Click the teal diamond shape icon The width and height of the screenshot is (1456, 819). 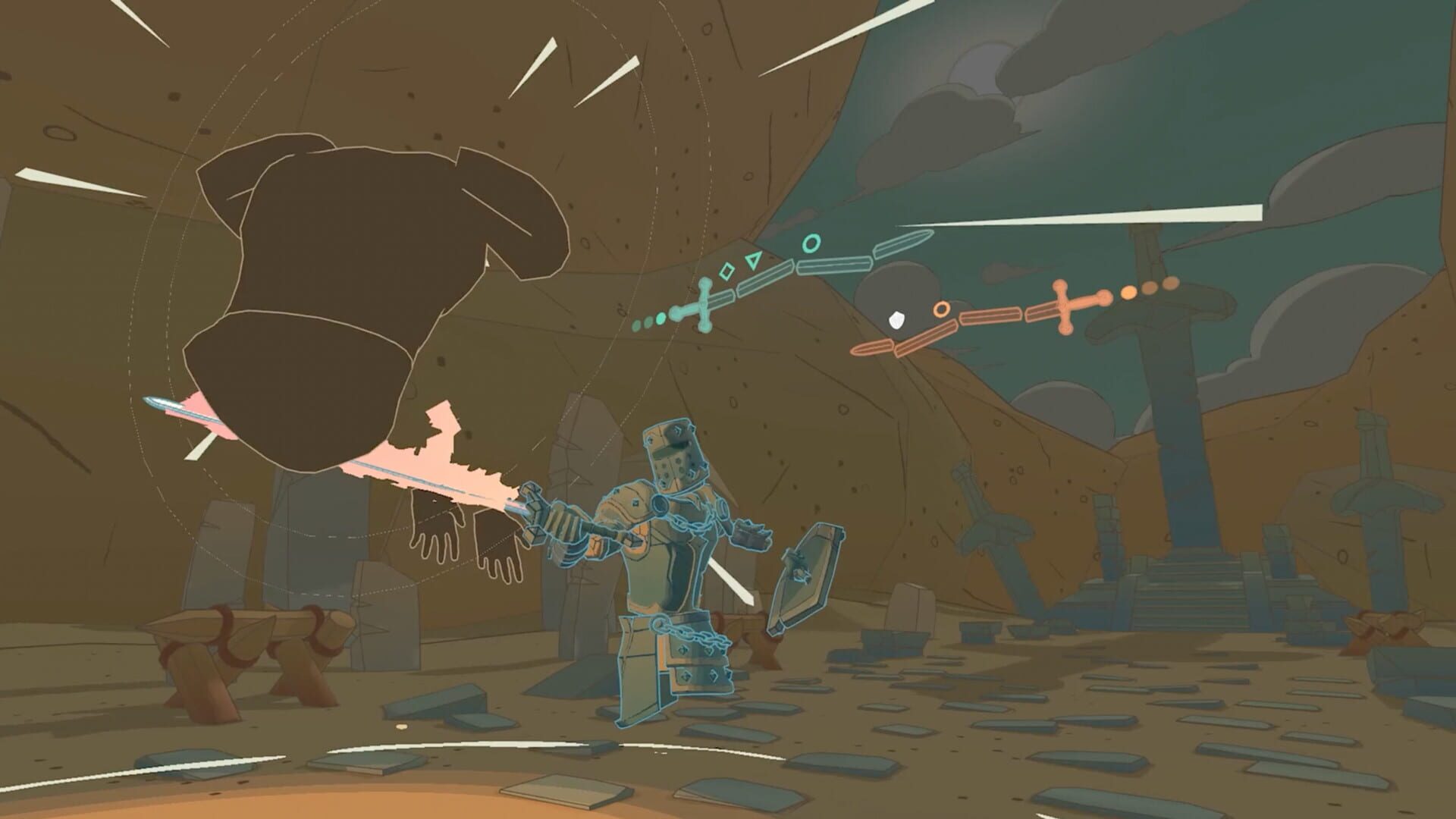point(726,271)
